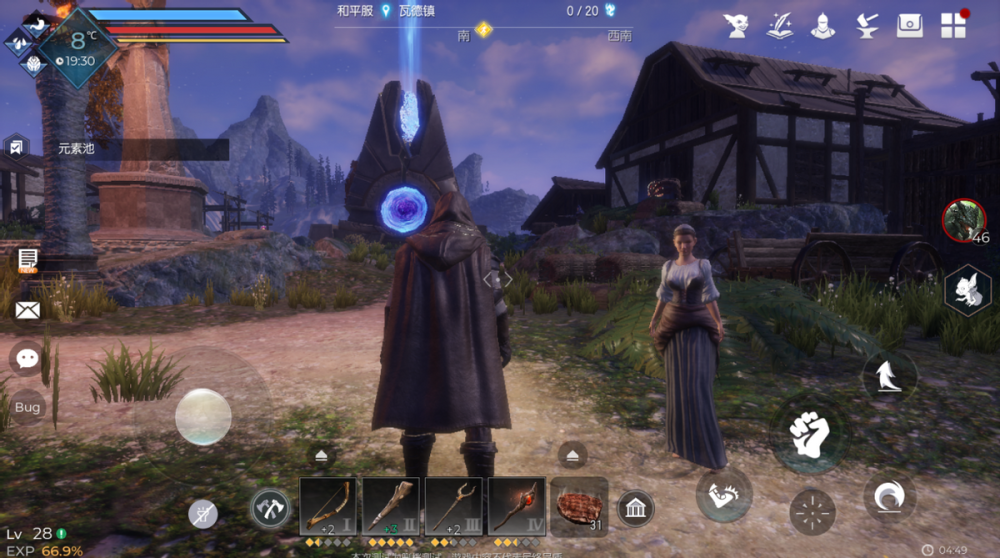Select the wooden club in slot II
This screenshot has height=558, width=1000.
(390, 507)
